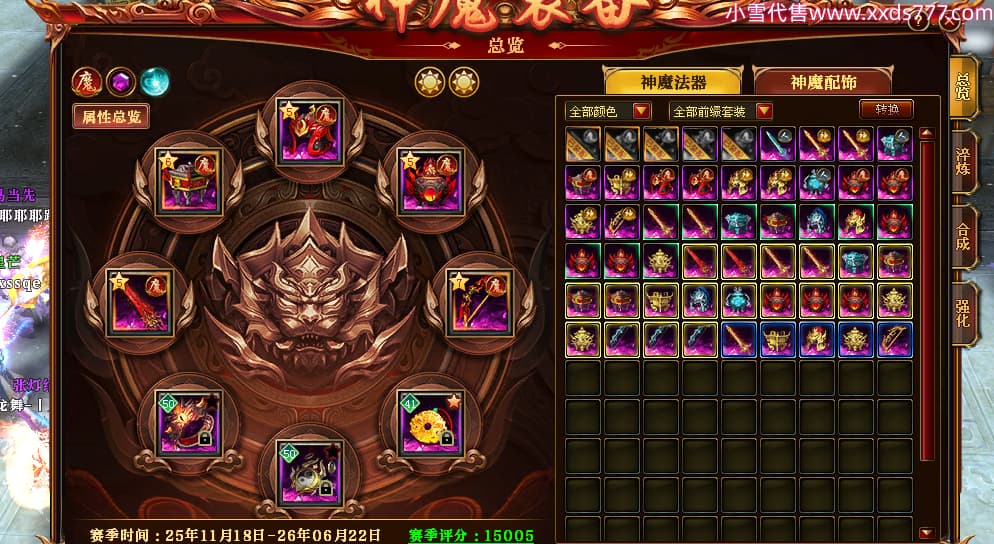This screenshot has width=994, height=544.
Task: Click the 转换 convert button
Action: coord(886,110)
